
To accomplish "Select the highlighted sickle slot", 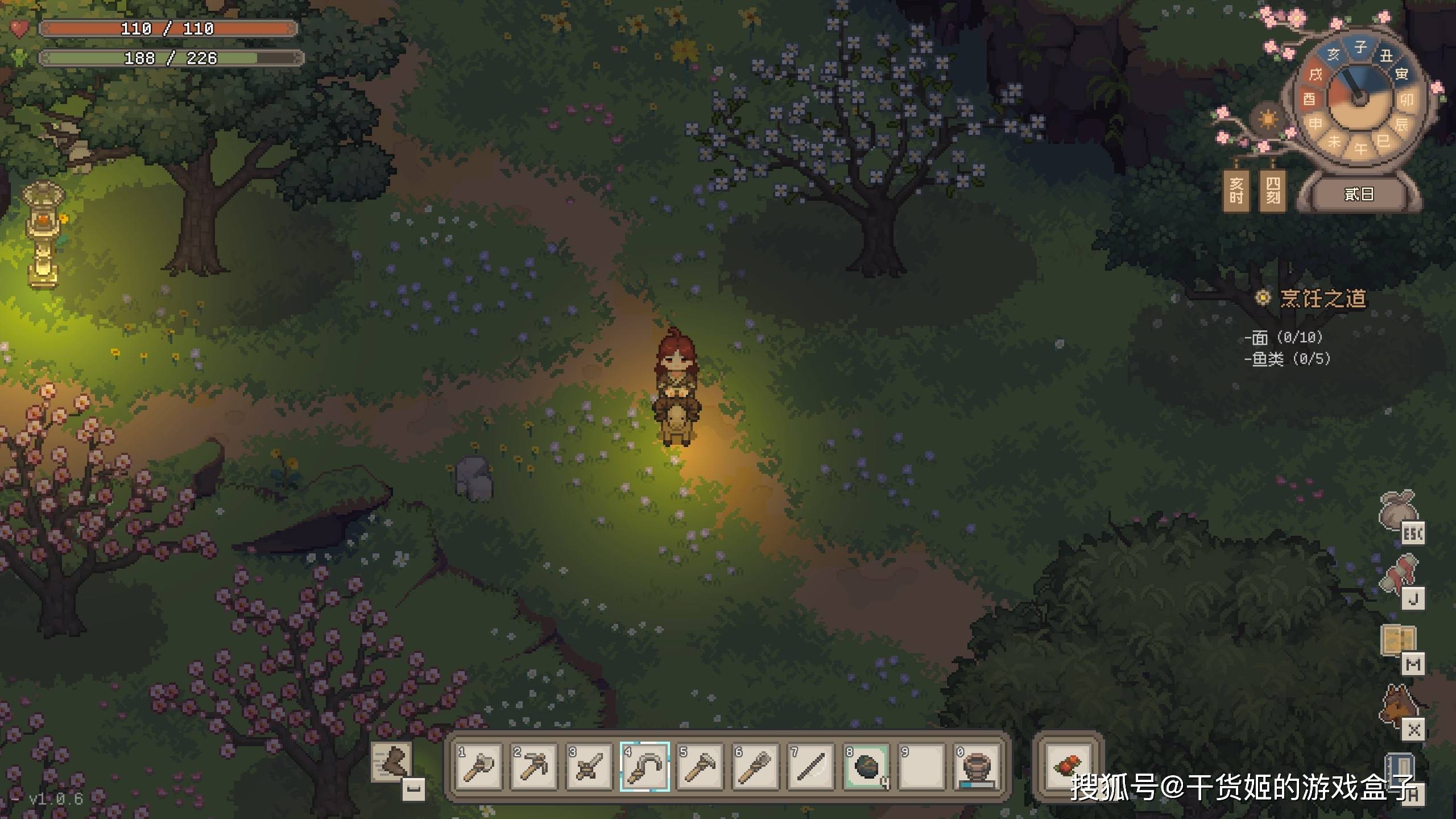I will click(645, 766).
